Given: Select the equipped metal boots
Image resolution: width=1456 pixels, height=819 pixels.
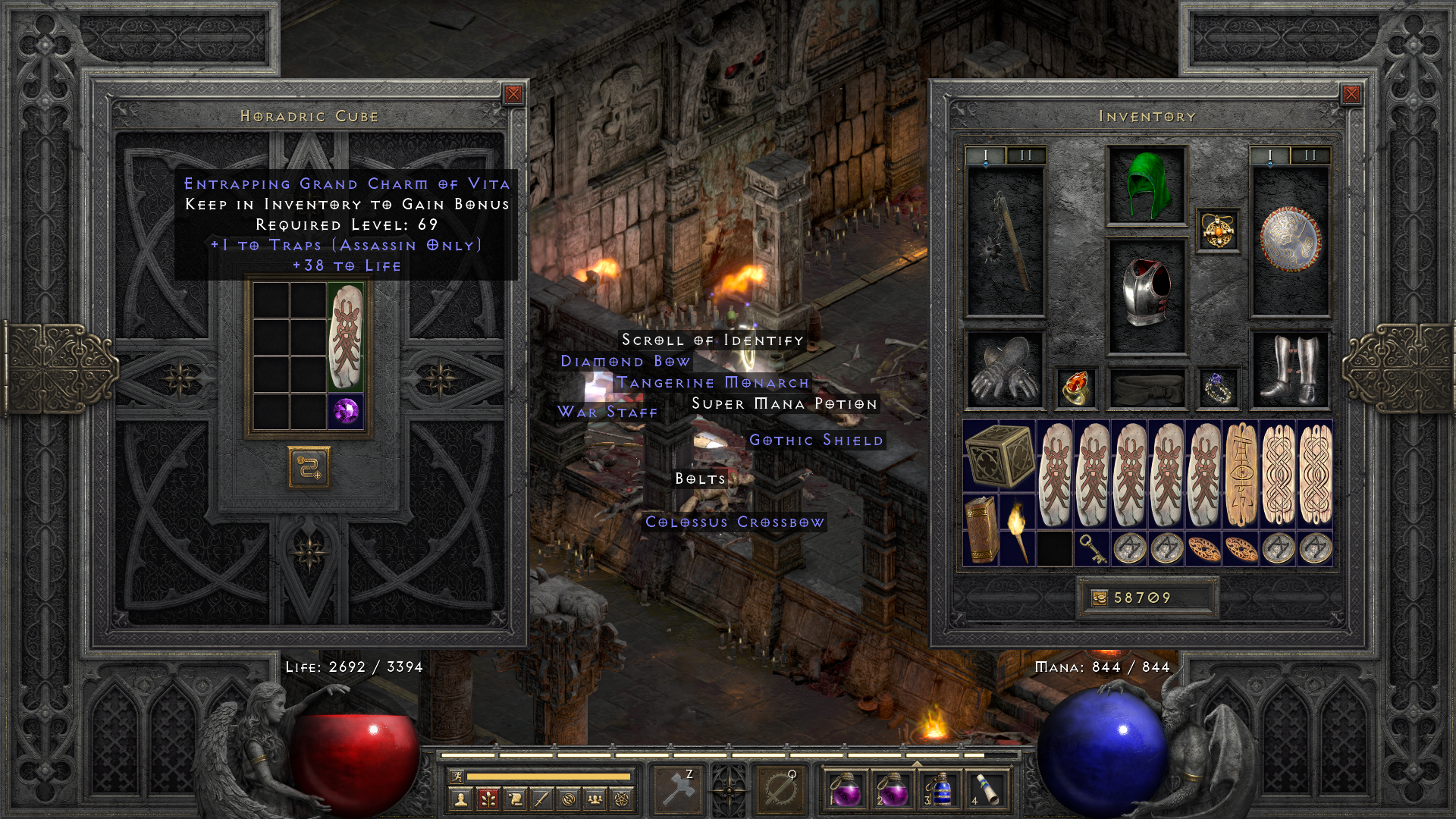Looking at the screenshot, I should tap(1289, 370).
